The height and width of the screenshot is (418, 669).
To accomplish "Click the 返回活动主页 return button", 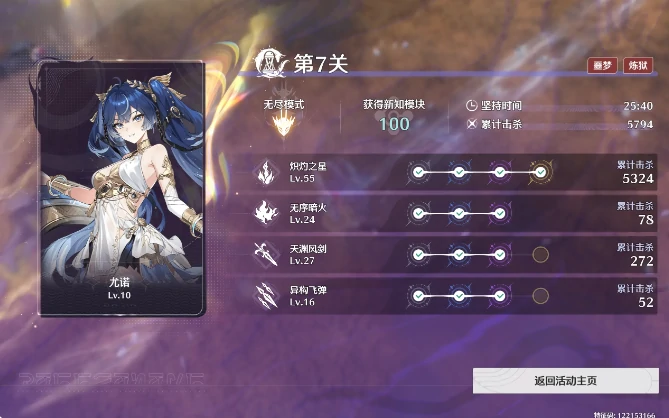I will coord(565,381).
